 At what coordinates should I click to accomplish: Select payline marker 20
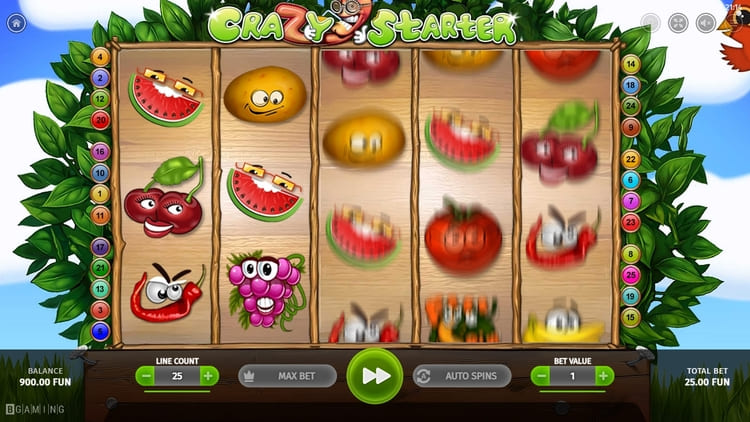click(100, 120)
